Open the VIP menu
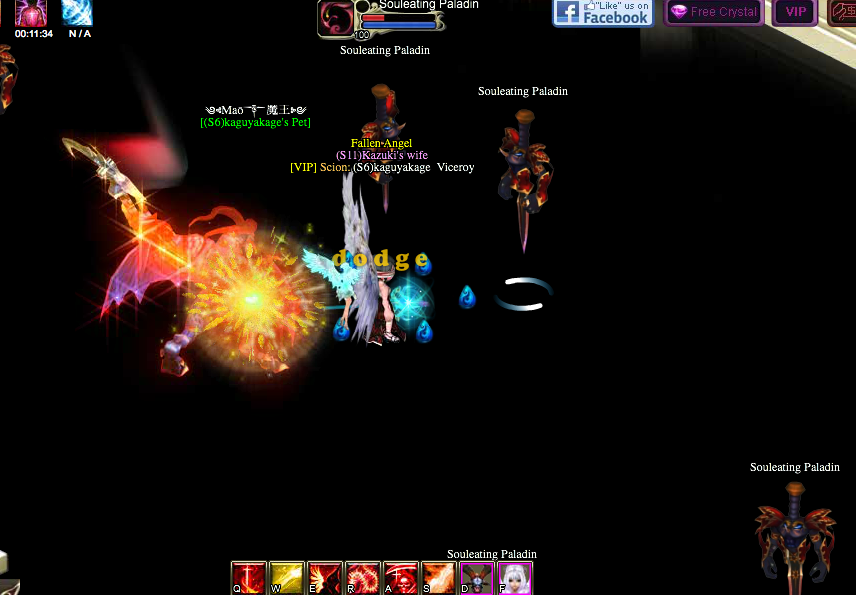Image resolution: width=856 pixels, height=595 pixels. (x=795, y=12)
